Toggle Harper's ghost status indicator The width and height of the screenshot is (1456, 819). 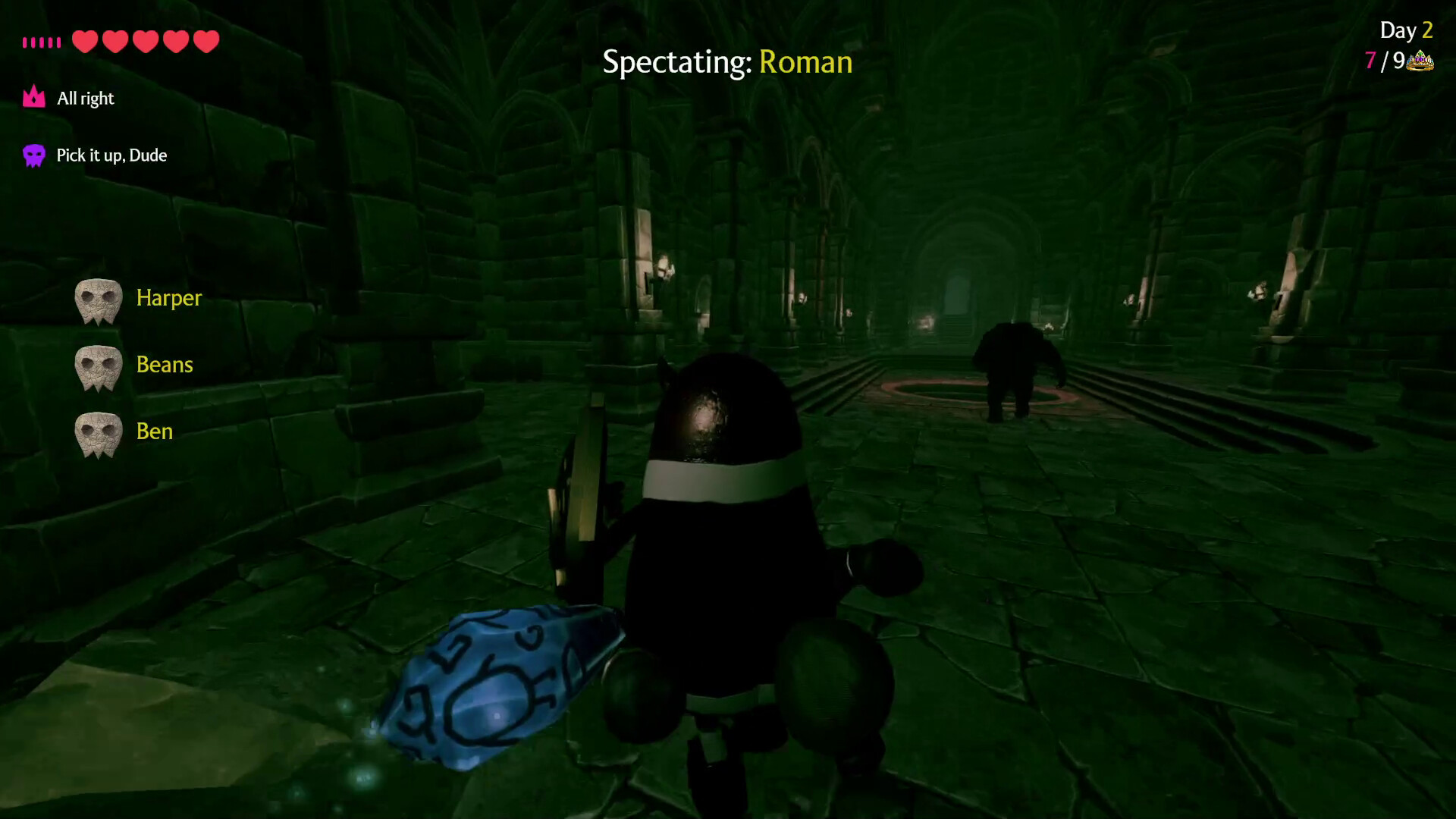(x=98, y=300)
